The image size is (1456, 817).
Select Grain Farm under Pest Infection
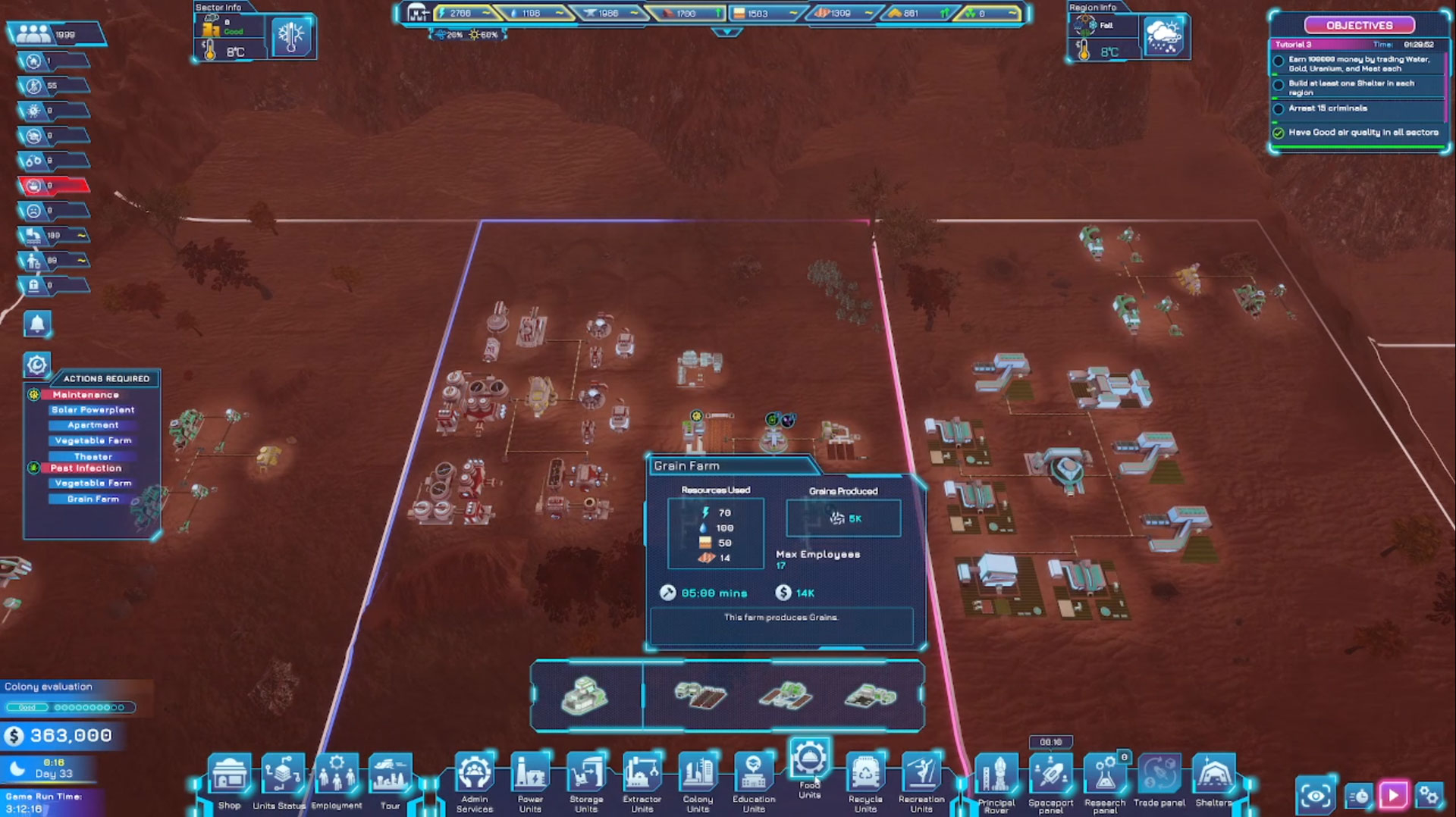(93, 499)
